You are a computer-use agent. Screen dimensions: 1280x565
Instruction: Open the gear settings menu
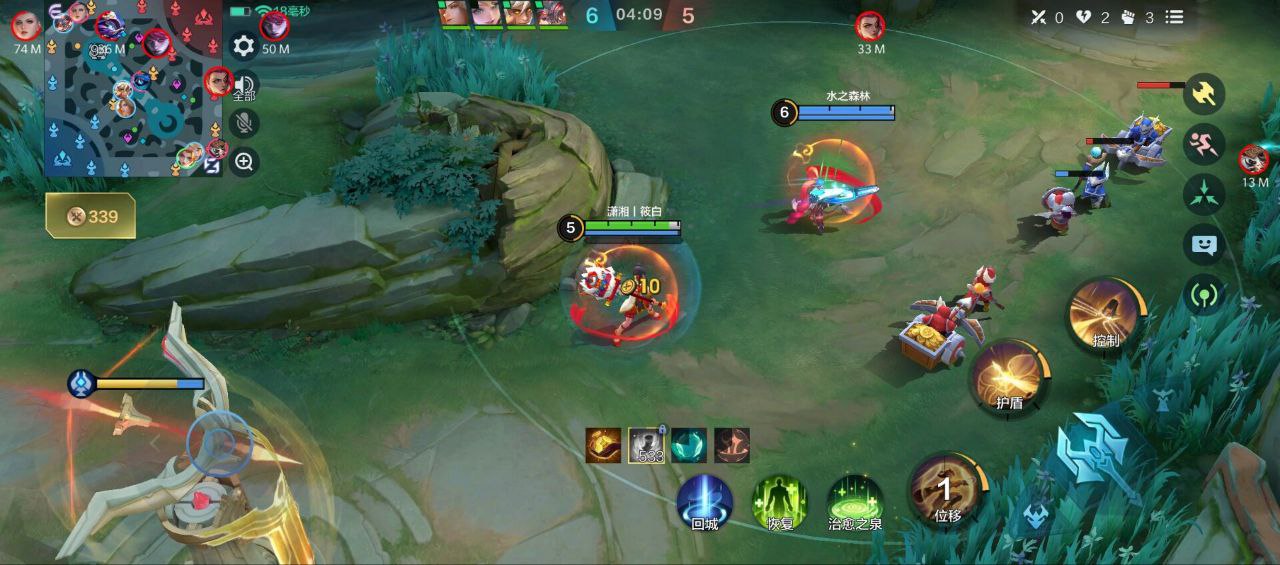pos(243,46)
